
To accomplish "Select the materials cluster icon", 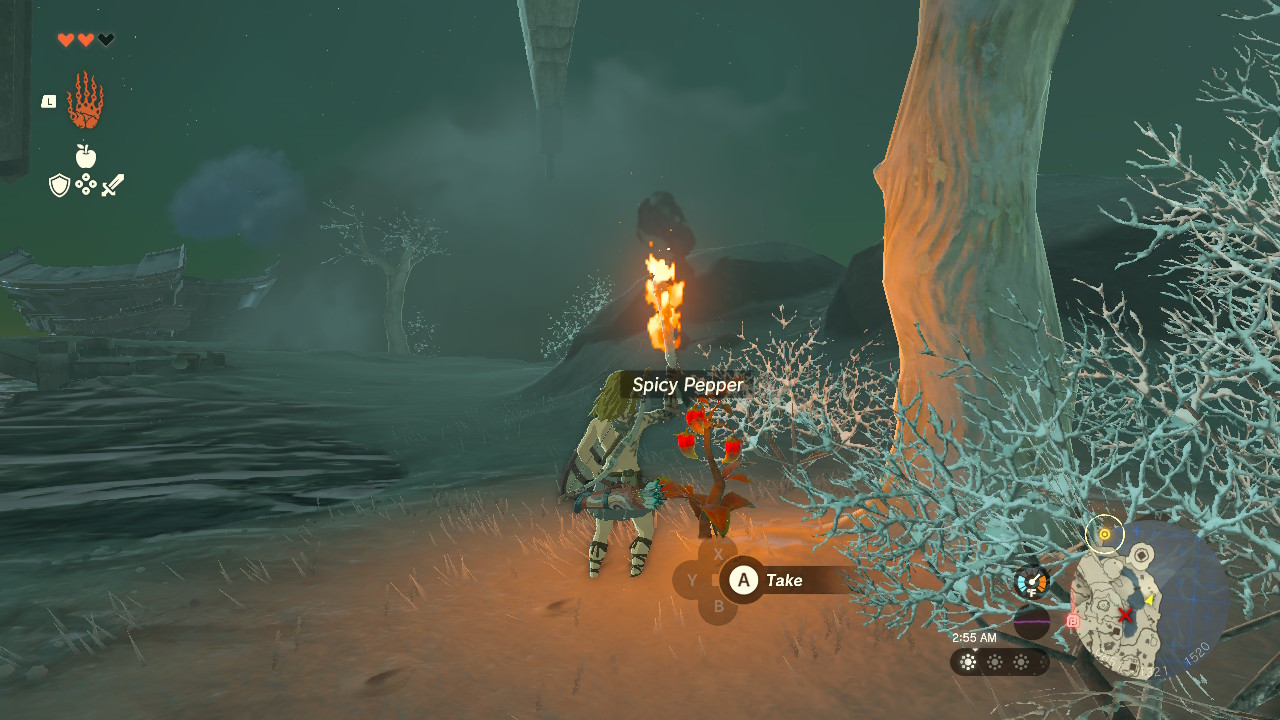I will [x=85, y=184].
